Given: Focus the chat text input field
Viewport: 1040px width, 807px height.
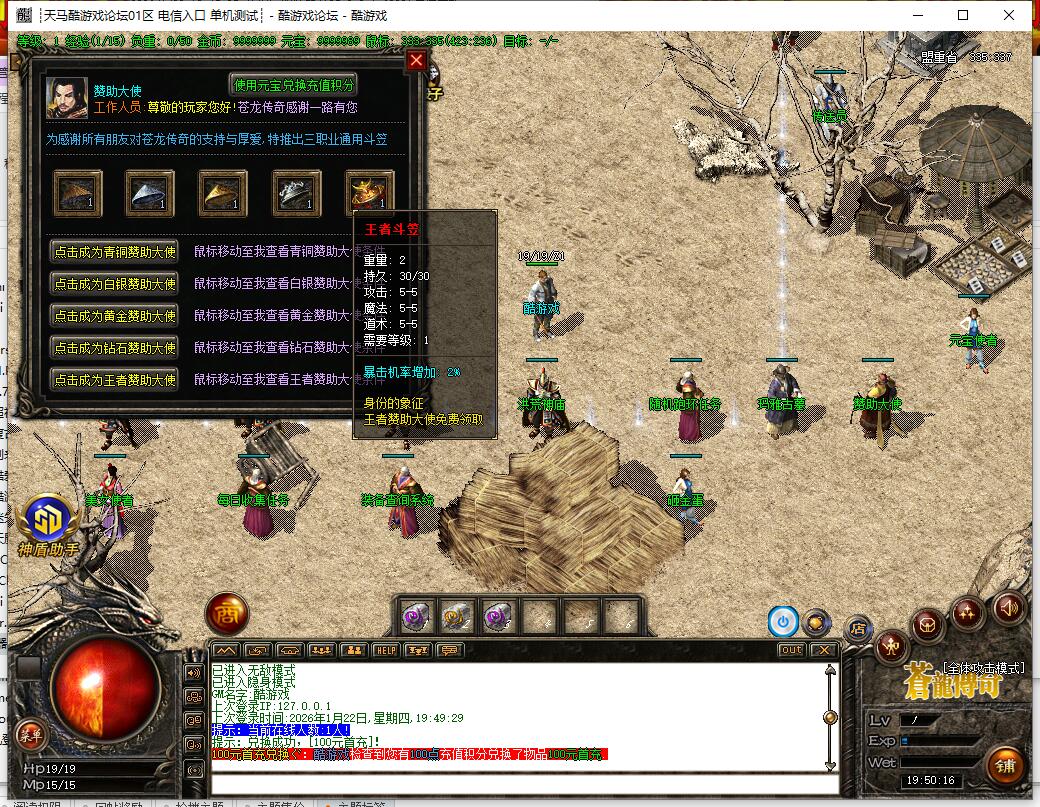Looking at the screenshot, I should (520, 783).
